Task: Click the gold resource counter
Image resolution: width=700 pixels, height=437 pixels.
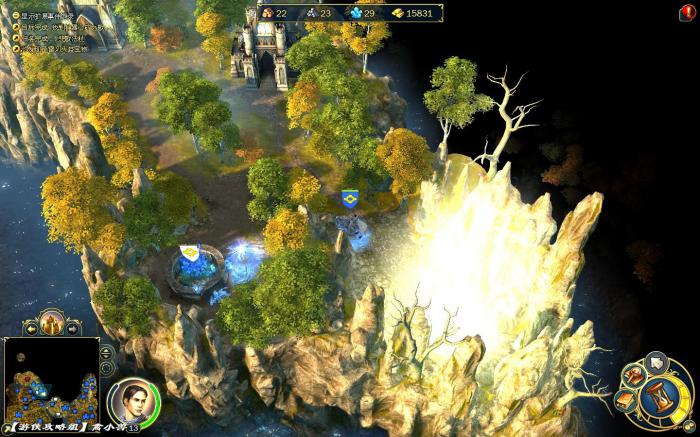Action: tap(410, 13)
